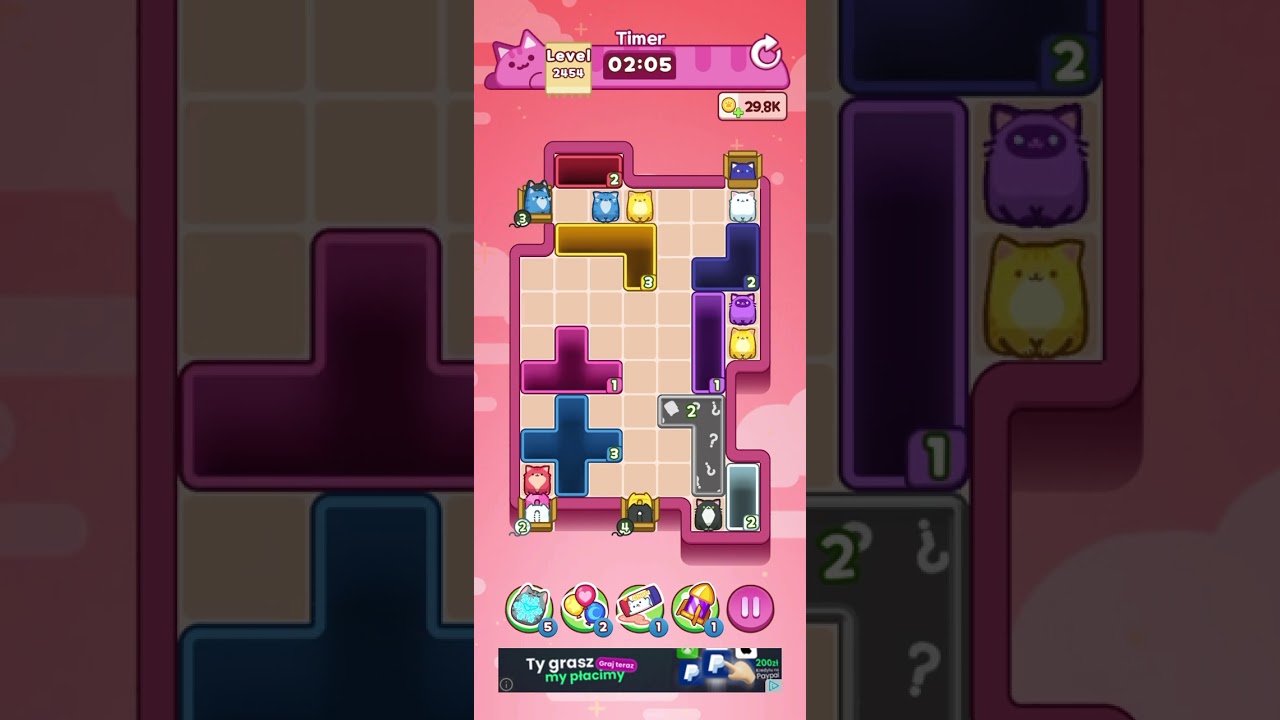Click the black cat near the bottom exit

tap(707, 513)
